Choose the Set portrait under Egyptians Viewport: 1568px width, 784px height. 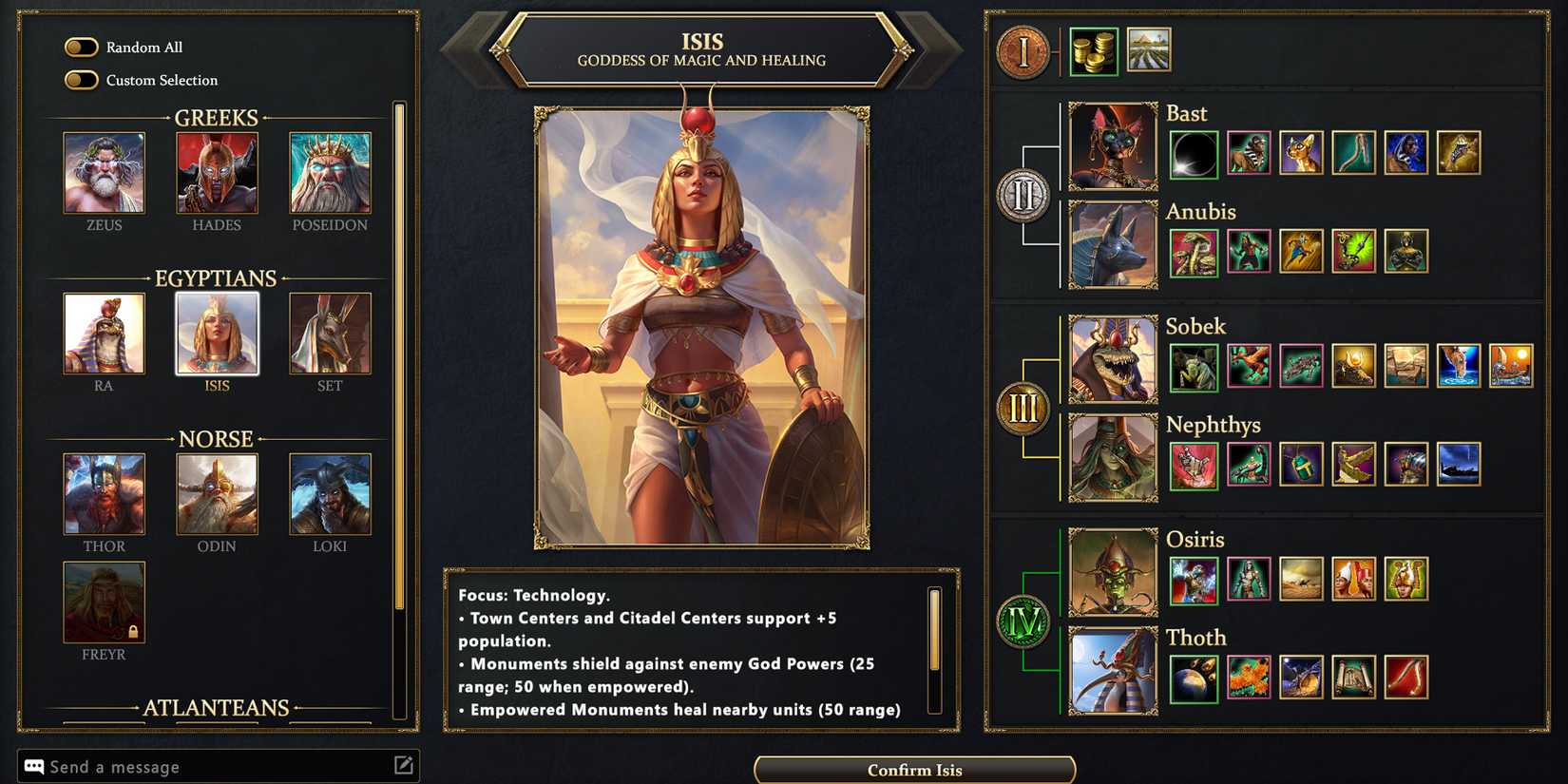330,335
